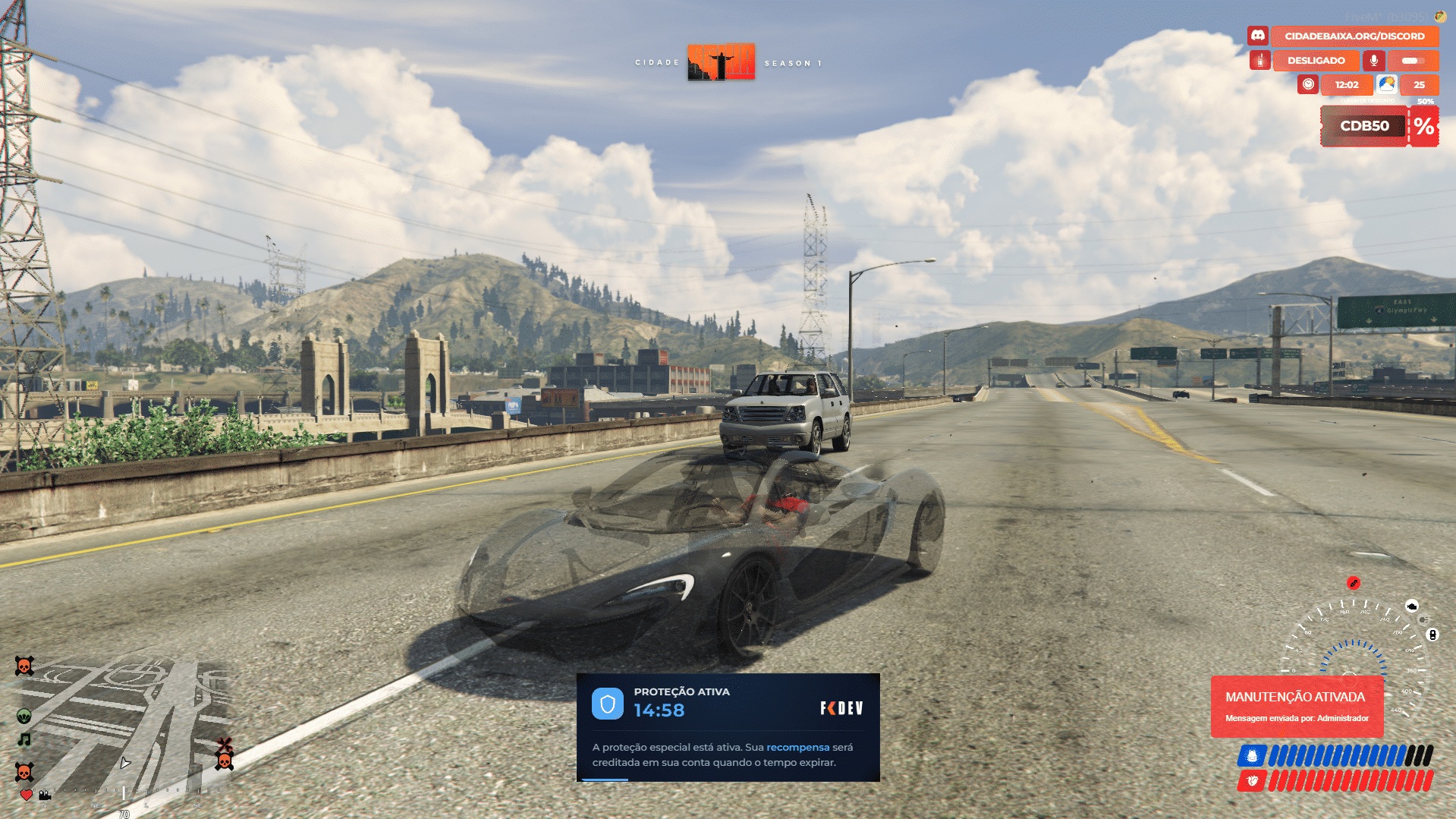Click the recompensa link in protection notice
Image resolution: width=1456 pixels, height=819 pixels.
pos(797,747)
